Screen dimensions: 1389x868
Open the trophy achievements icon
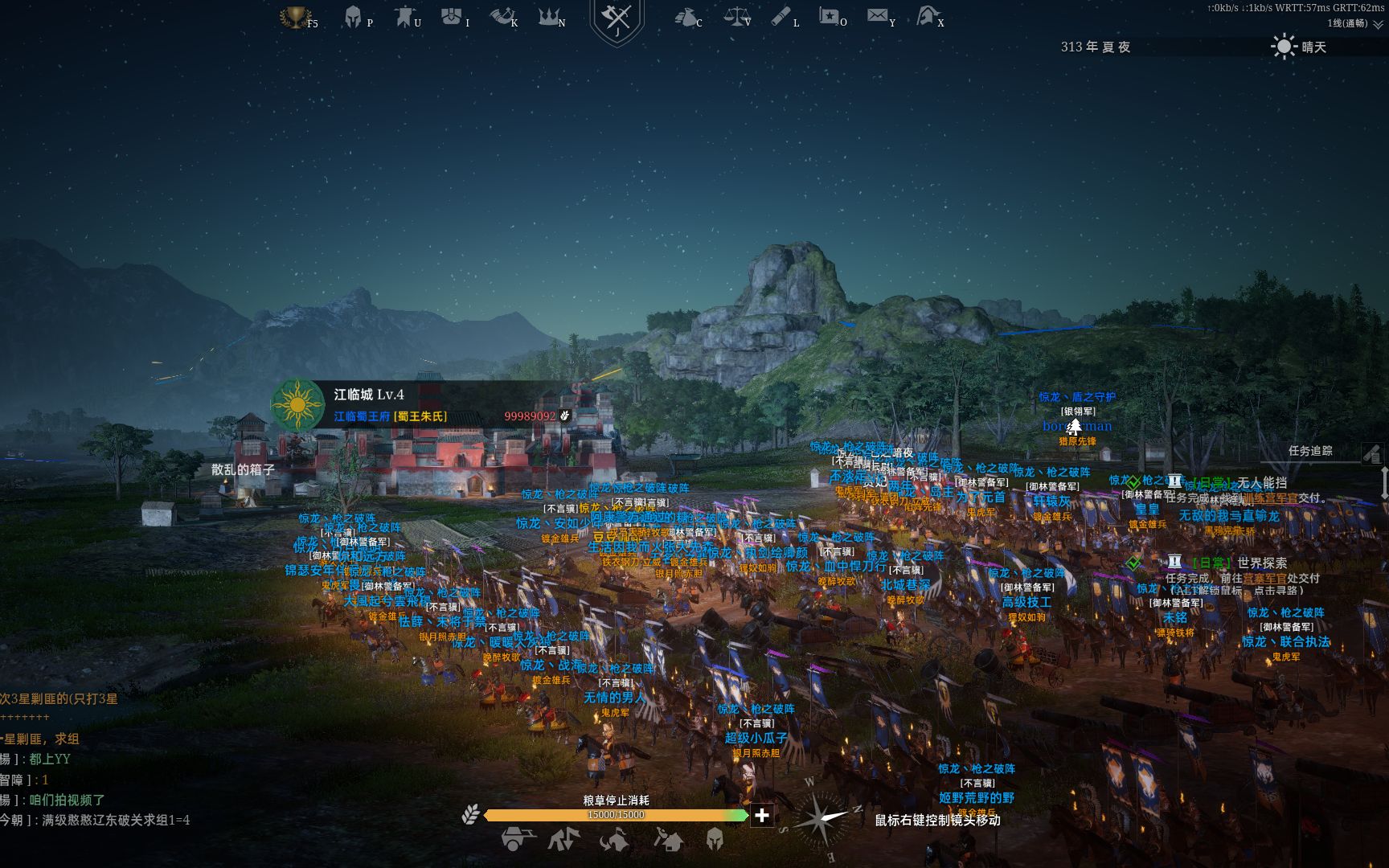point(295,17)
